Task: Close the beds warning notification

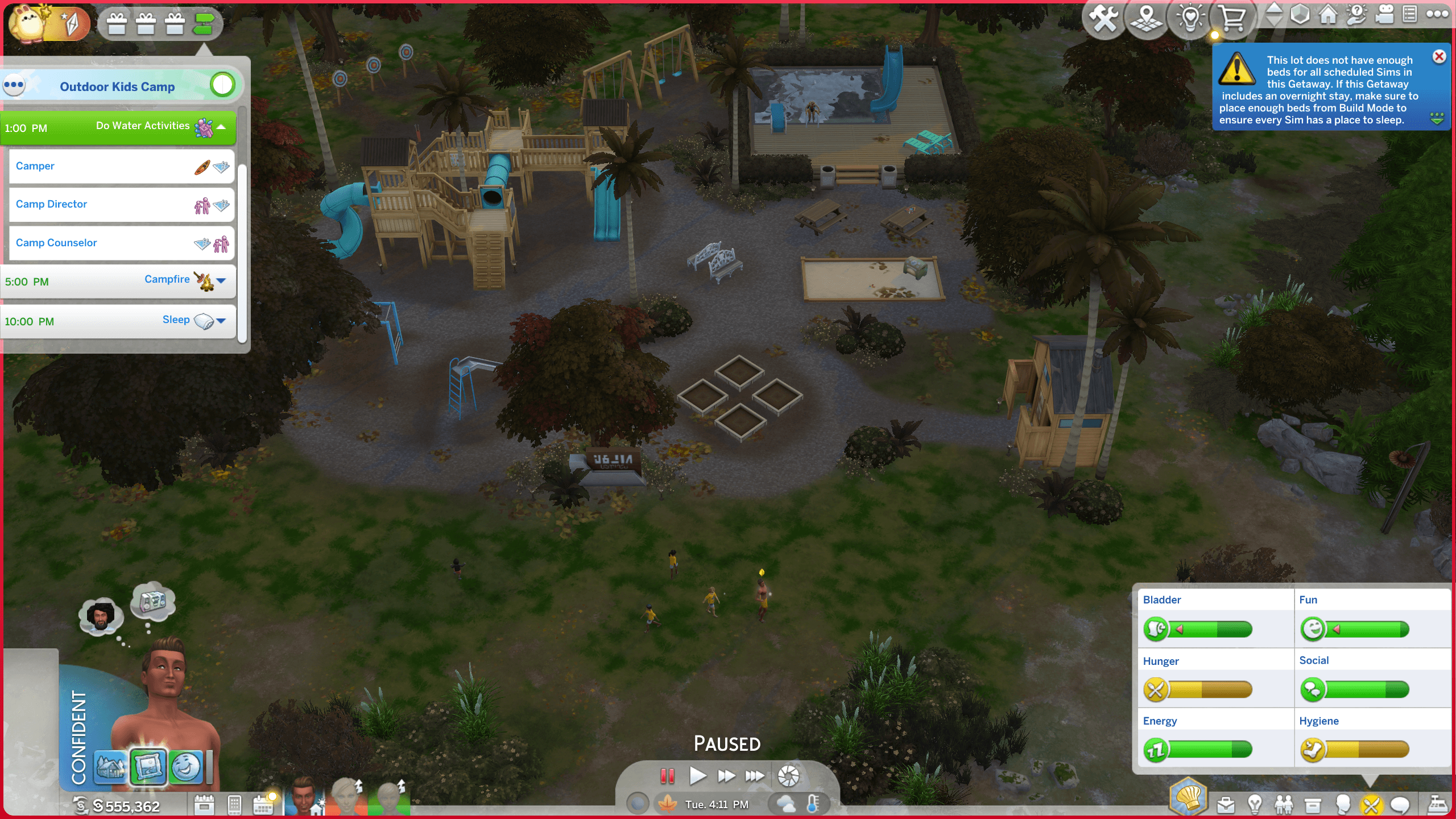Action: coord(1439,57)
